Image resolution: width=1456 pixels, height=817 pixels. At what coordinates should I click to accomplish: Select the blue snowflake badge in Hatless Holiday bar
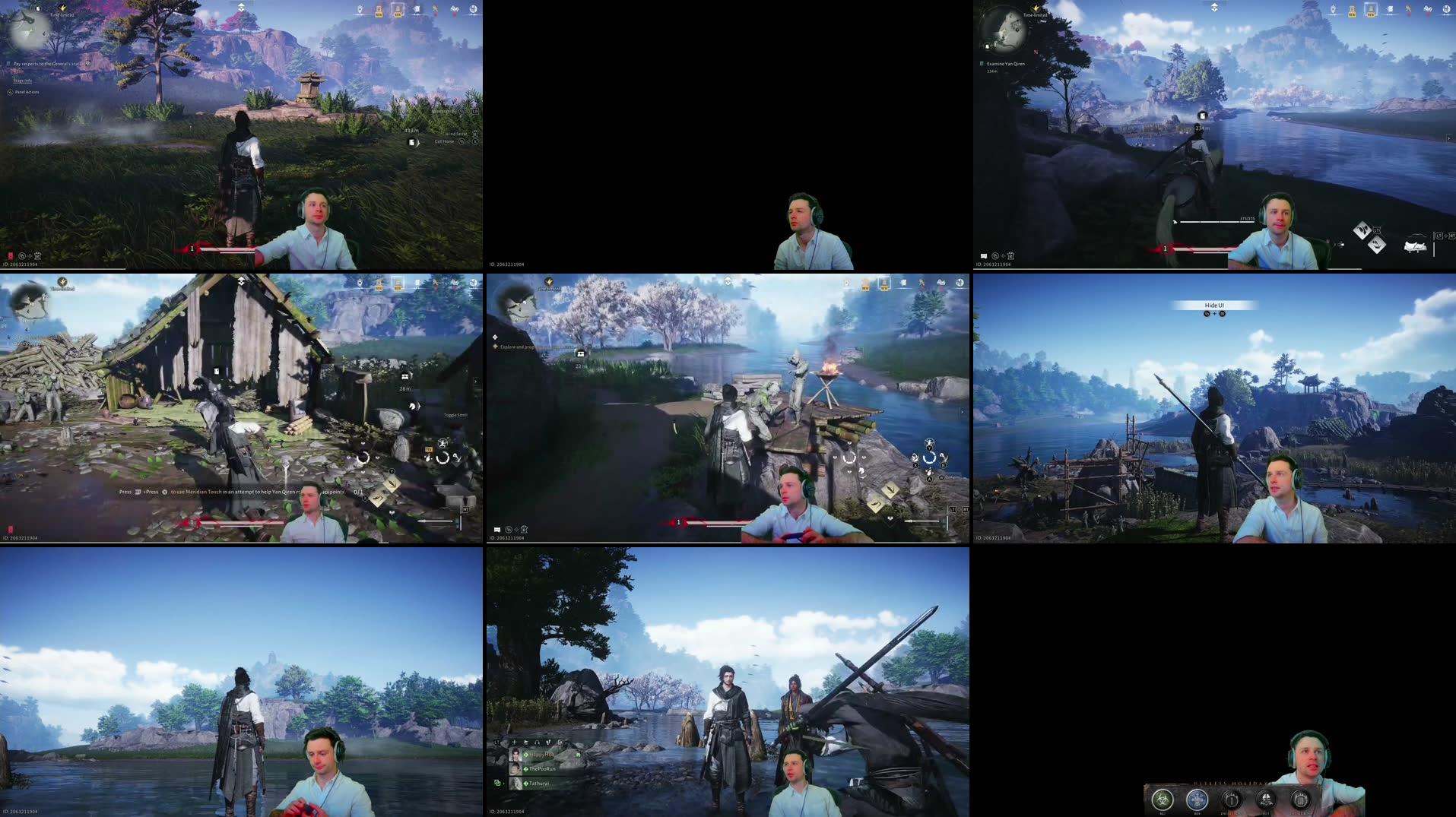(1198, 800)
